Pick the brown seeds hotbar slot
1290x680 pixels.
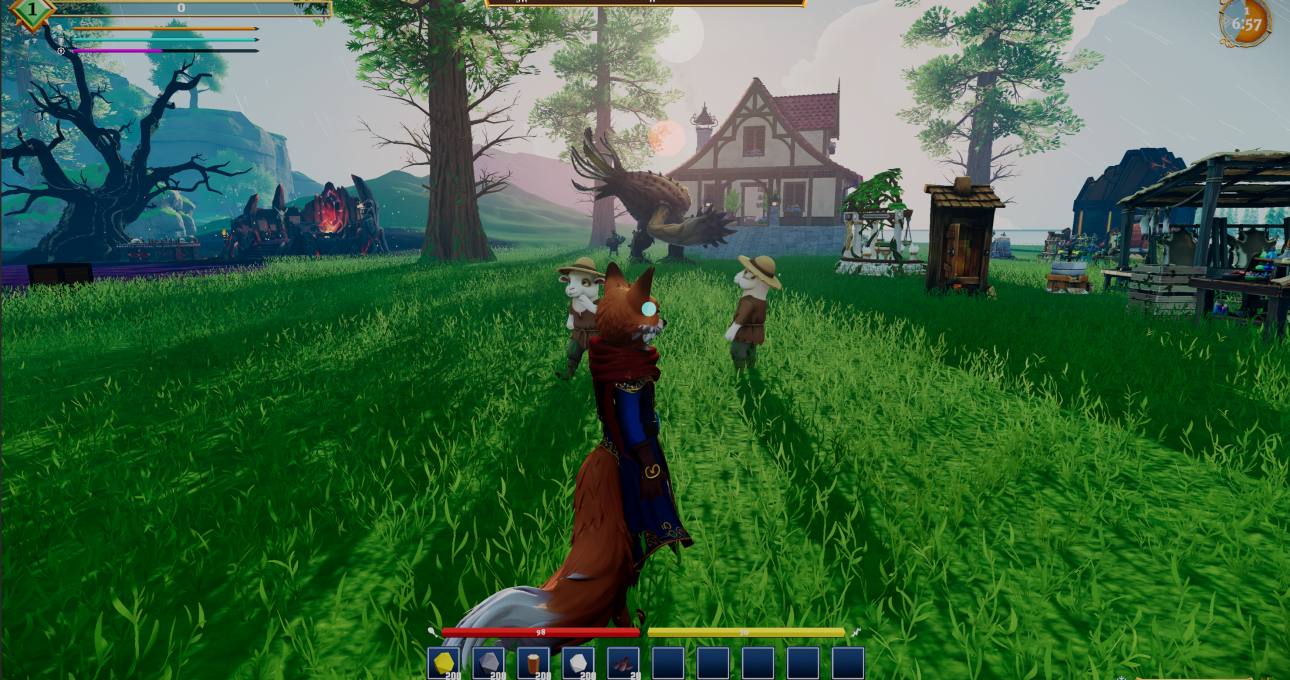623,662
